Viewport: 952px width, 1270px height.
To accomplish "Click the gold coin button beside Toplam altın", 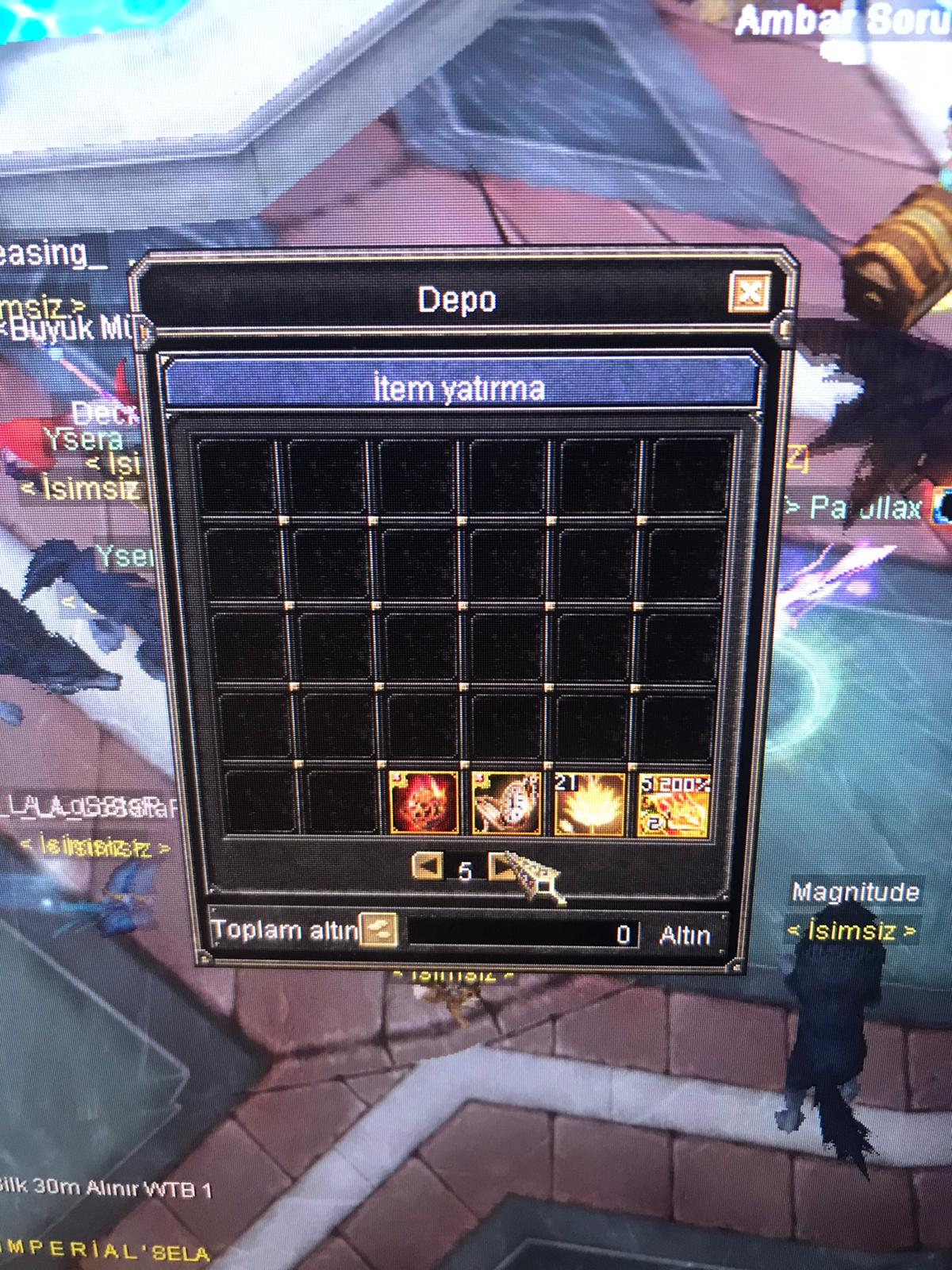I will coord(378,929).
